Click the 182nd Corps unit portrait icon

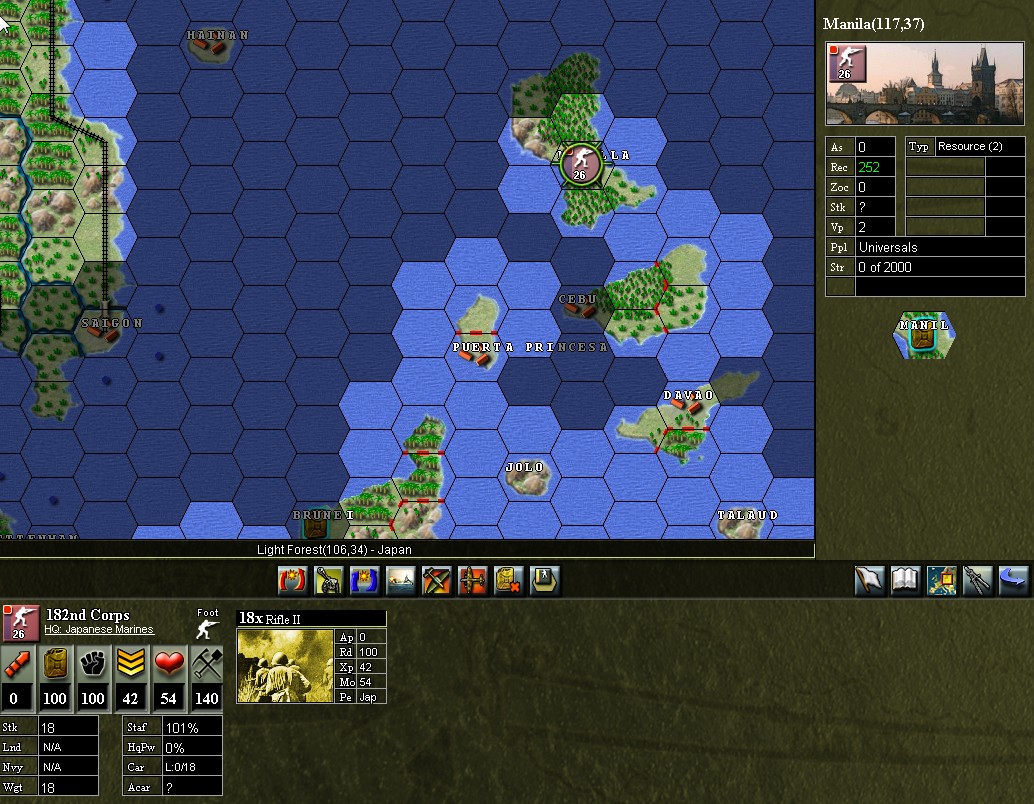click(21, 622)
